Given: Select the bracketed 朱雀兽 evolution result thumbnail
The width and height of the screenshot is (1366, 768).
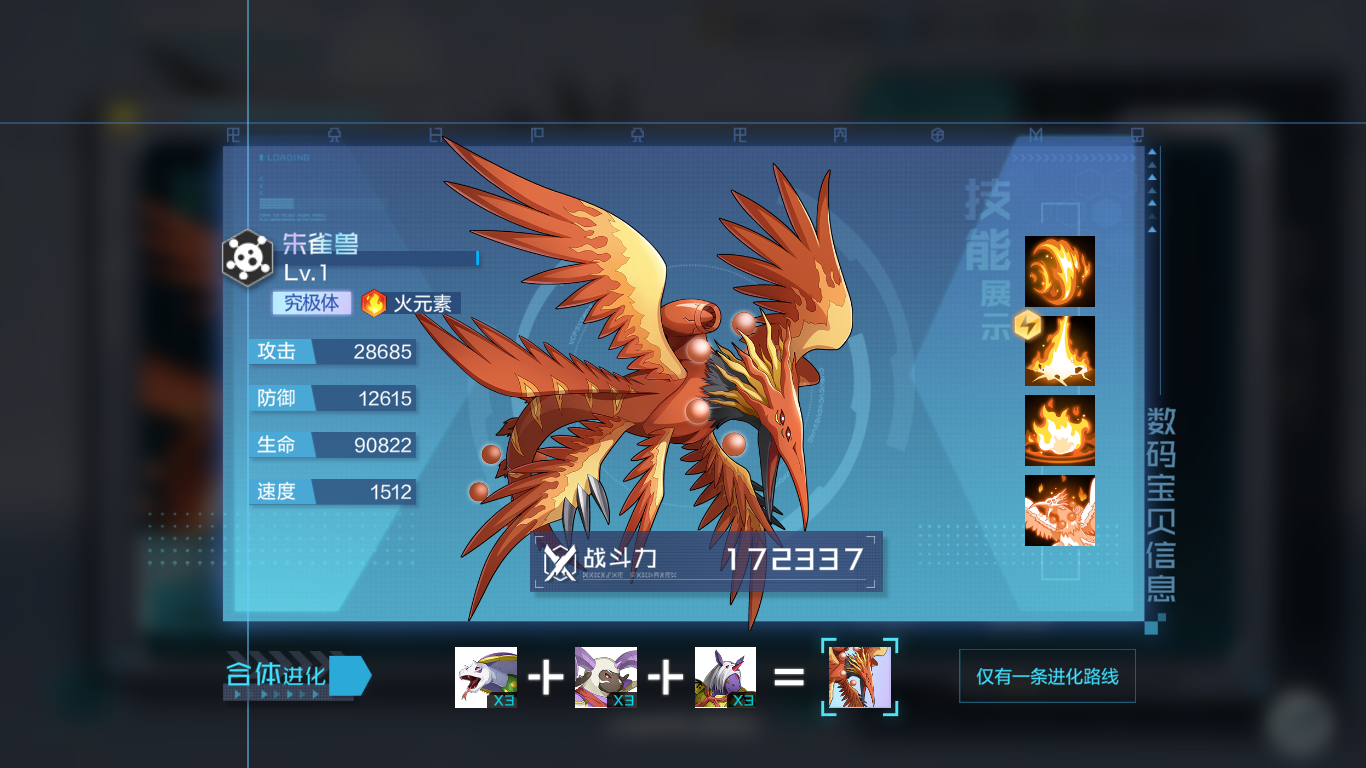Looking at the screenshot, I should pyautogui.click(x=857, y=677).
